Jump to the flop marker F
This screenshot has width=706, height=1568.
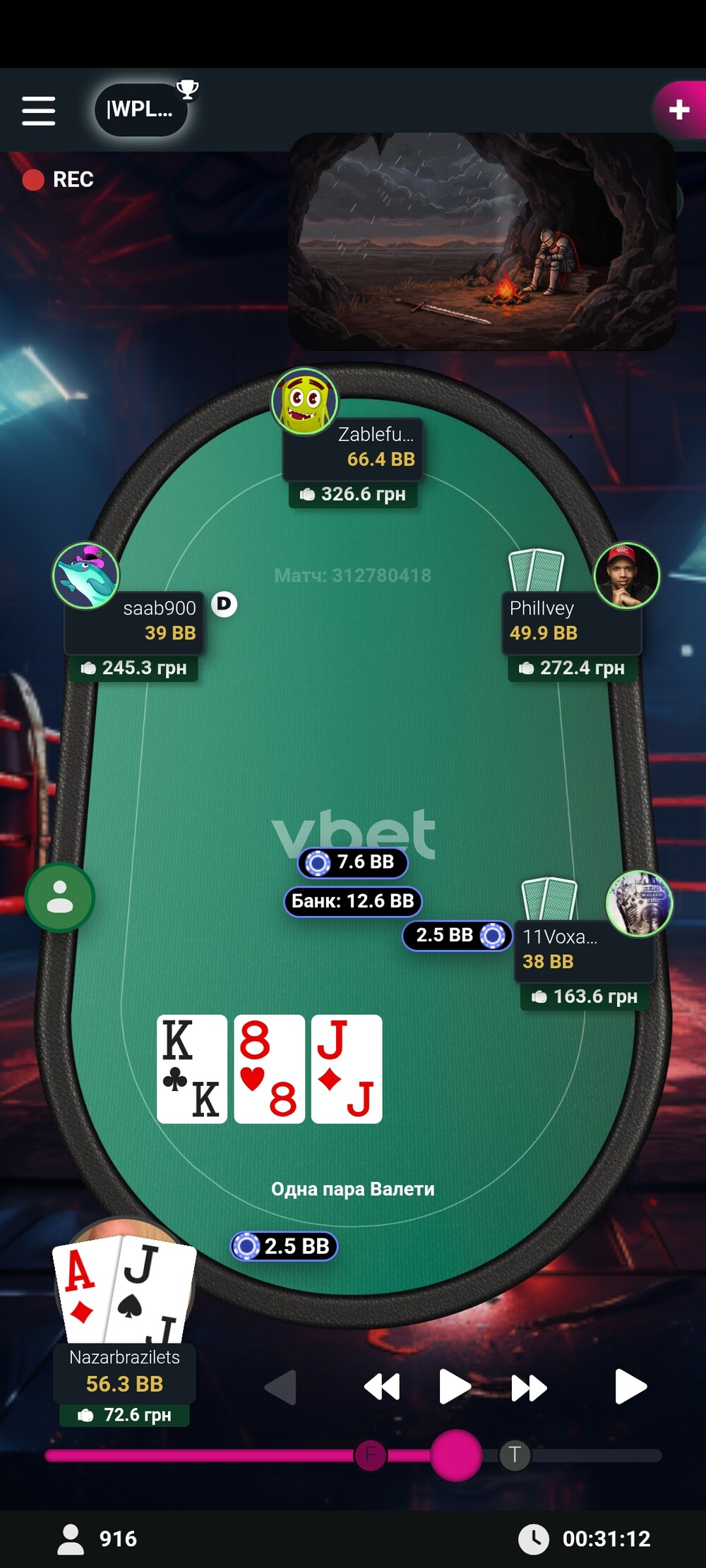pyautogui.click(x=371, y=1455)
